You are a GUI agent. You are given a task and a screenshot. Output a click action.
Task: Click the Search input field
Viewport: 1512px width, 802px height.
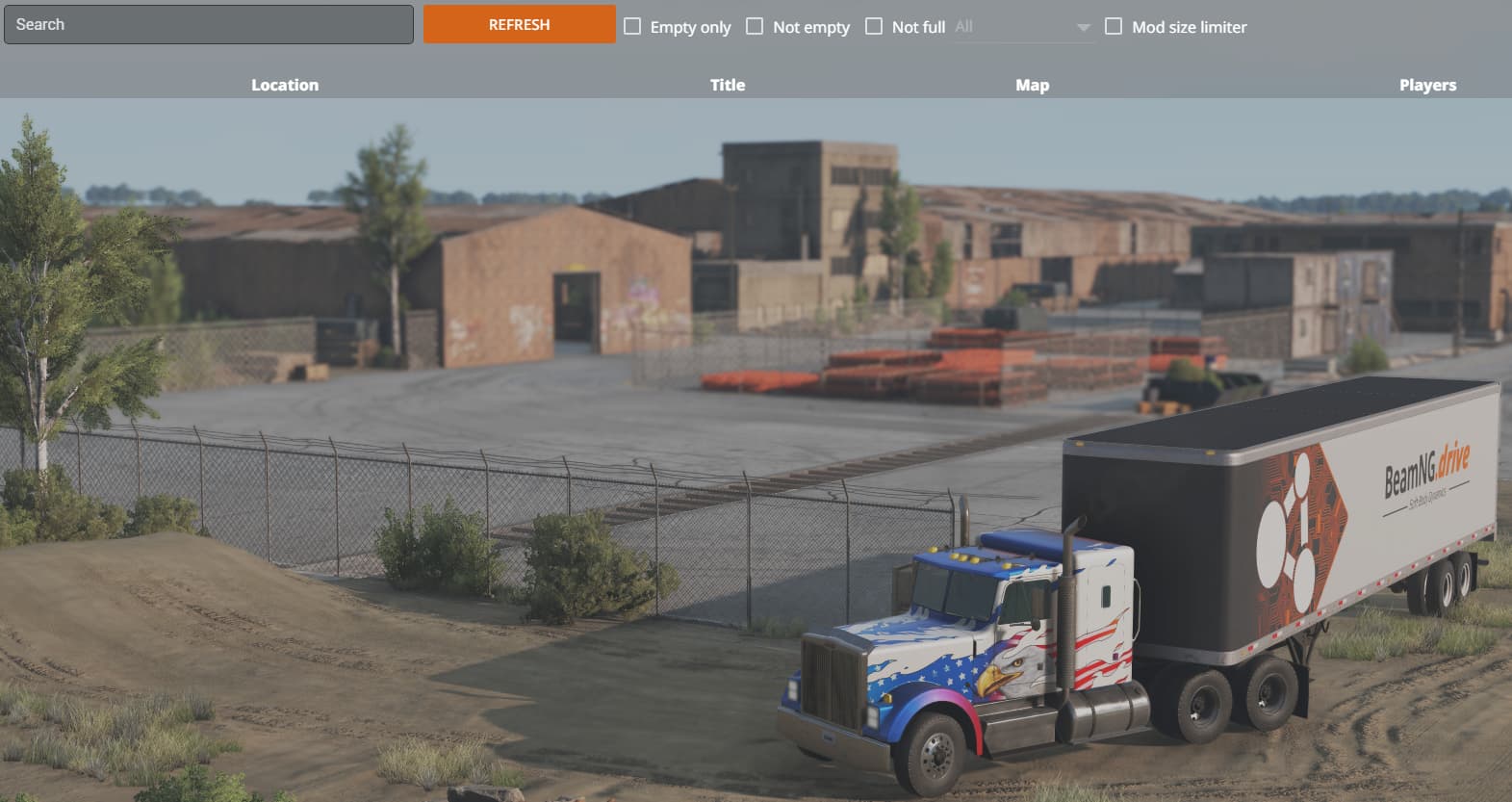(208, 24)
